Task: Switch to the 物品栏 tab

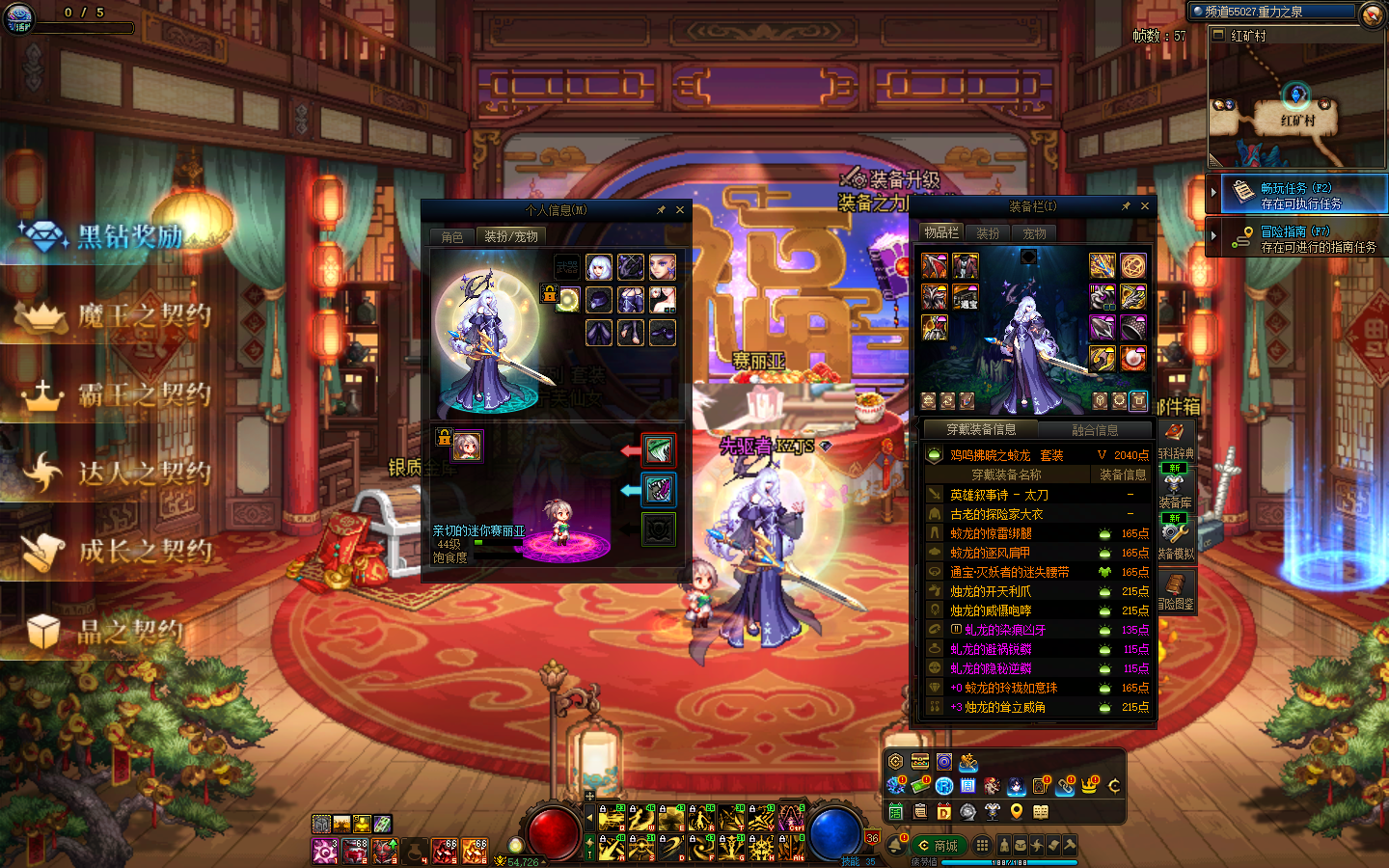Action: [941, 232]
